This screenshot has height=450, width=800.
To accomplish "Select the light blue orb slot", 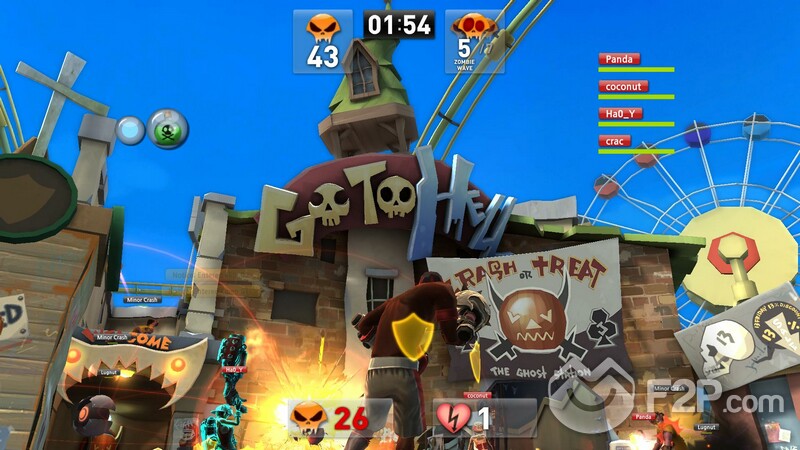I will coord(131,130).
